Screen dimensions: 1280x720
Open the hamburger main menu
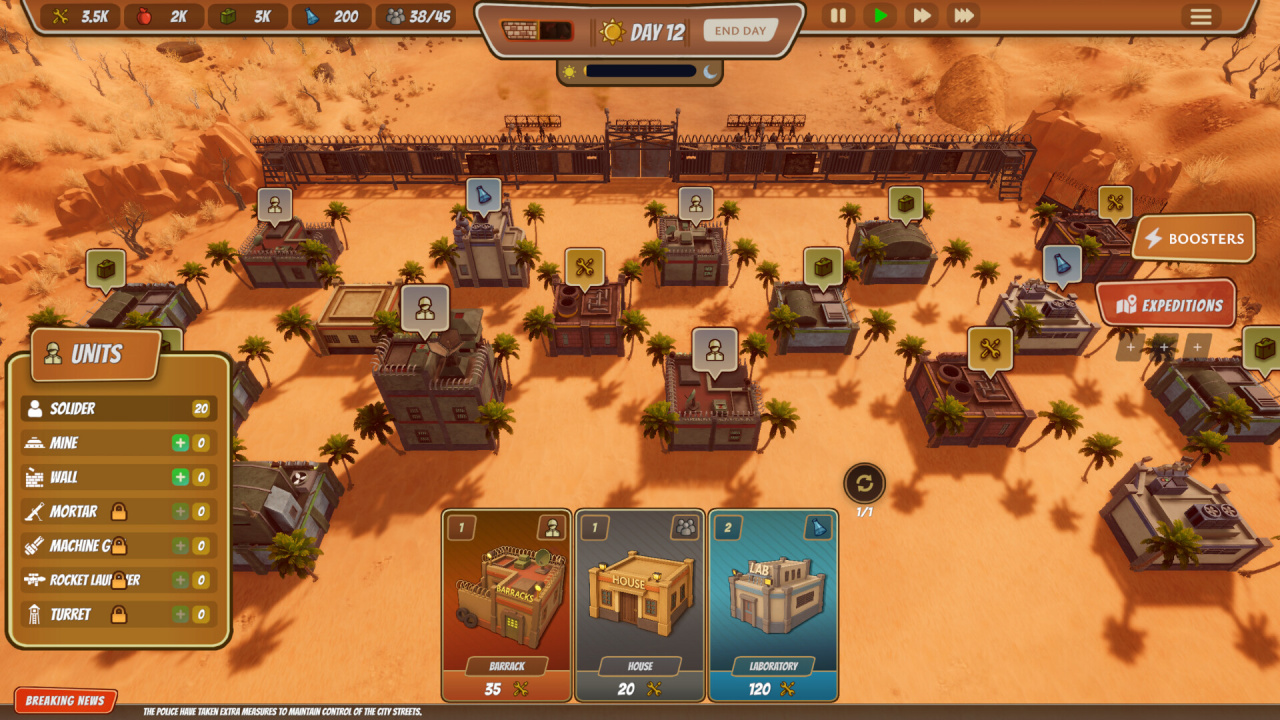click(x=1200, y=17)
